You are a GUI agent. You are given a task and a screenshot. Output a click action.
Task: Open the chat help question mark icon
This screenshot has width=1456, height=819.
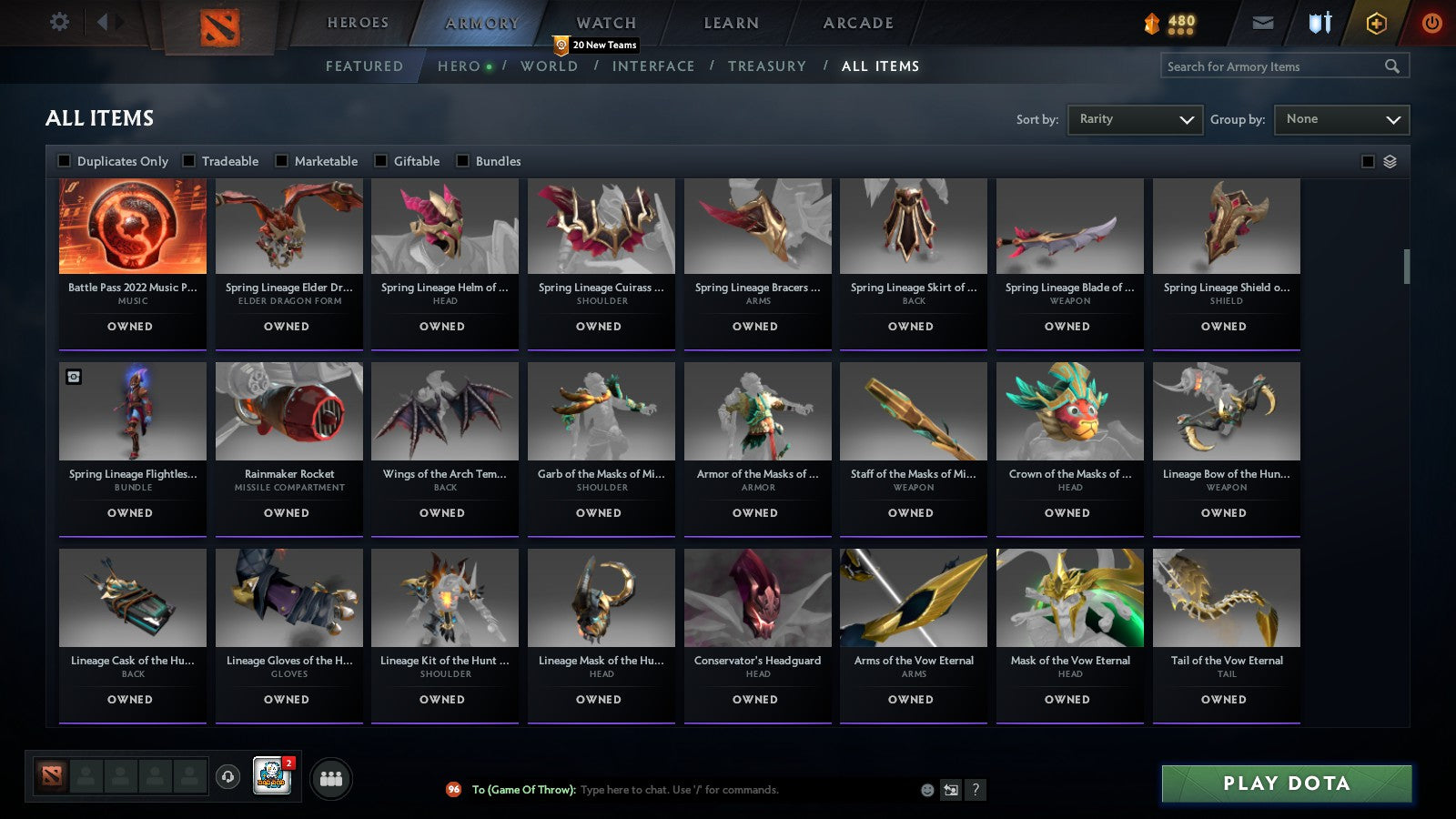(974, 790)
